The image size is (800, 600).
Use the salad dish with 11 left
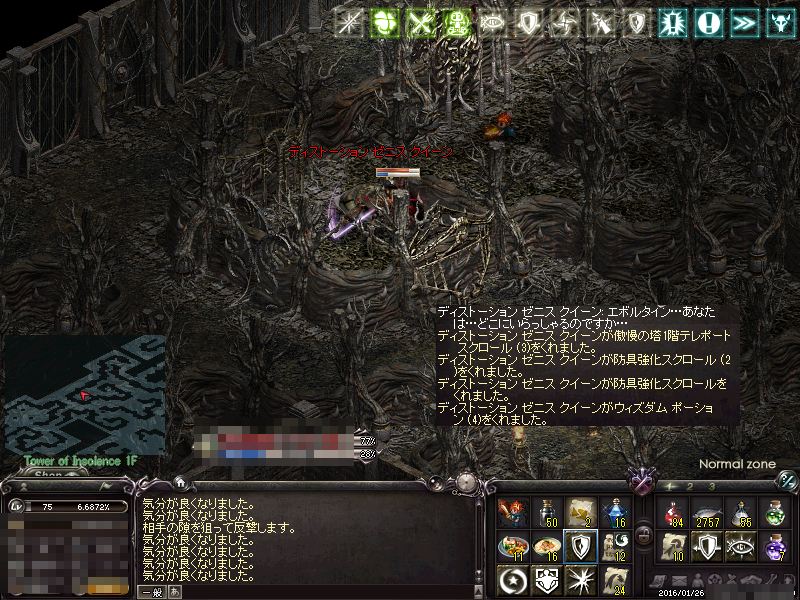coord(515,545)
